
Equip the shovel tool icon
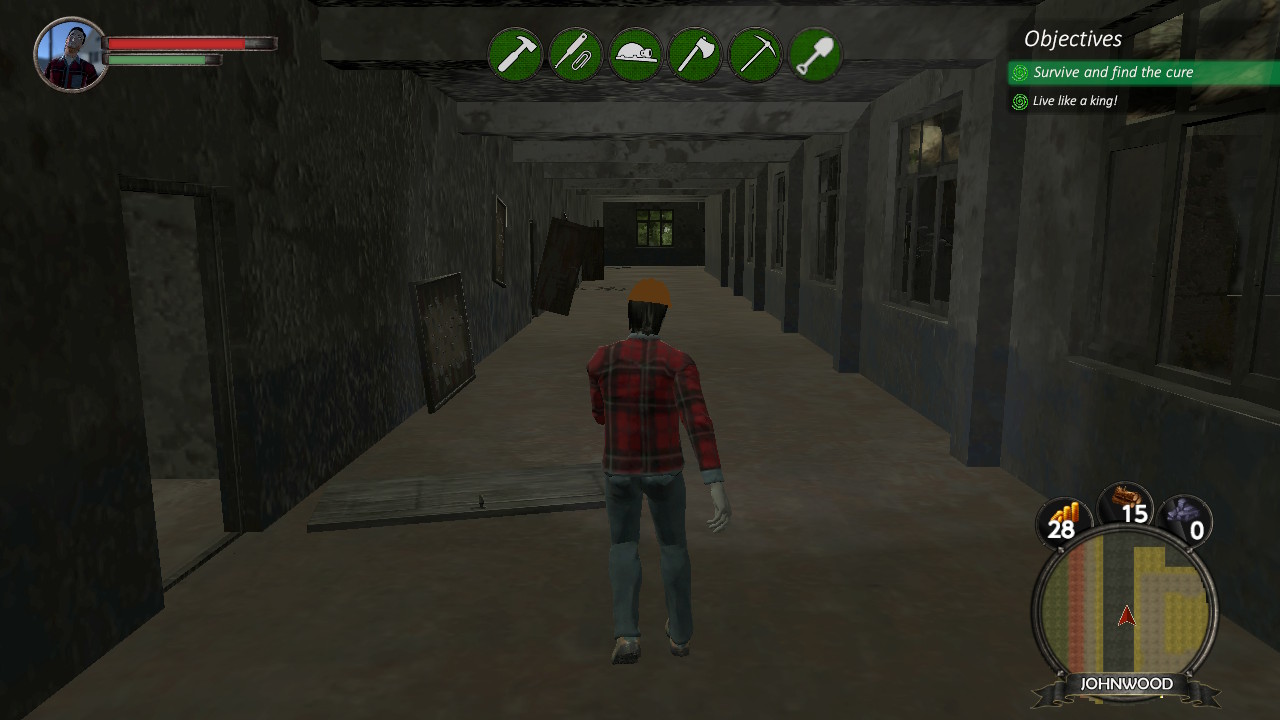(816, 55)
